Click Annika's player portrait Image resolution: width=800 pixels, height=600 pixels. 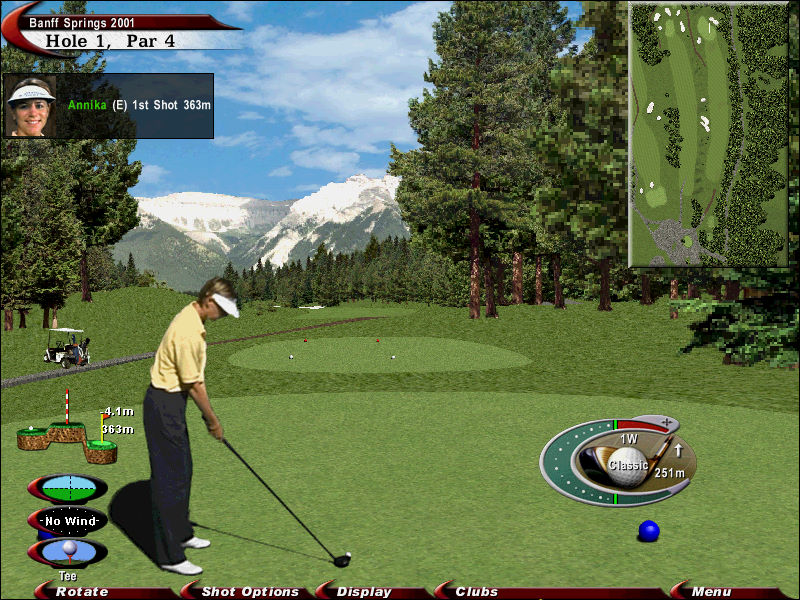31,105
